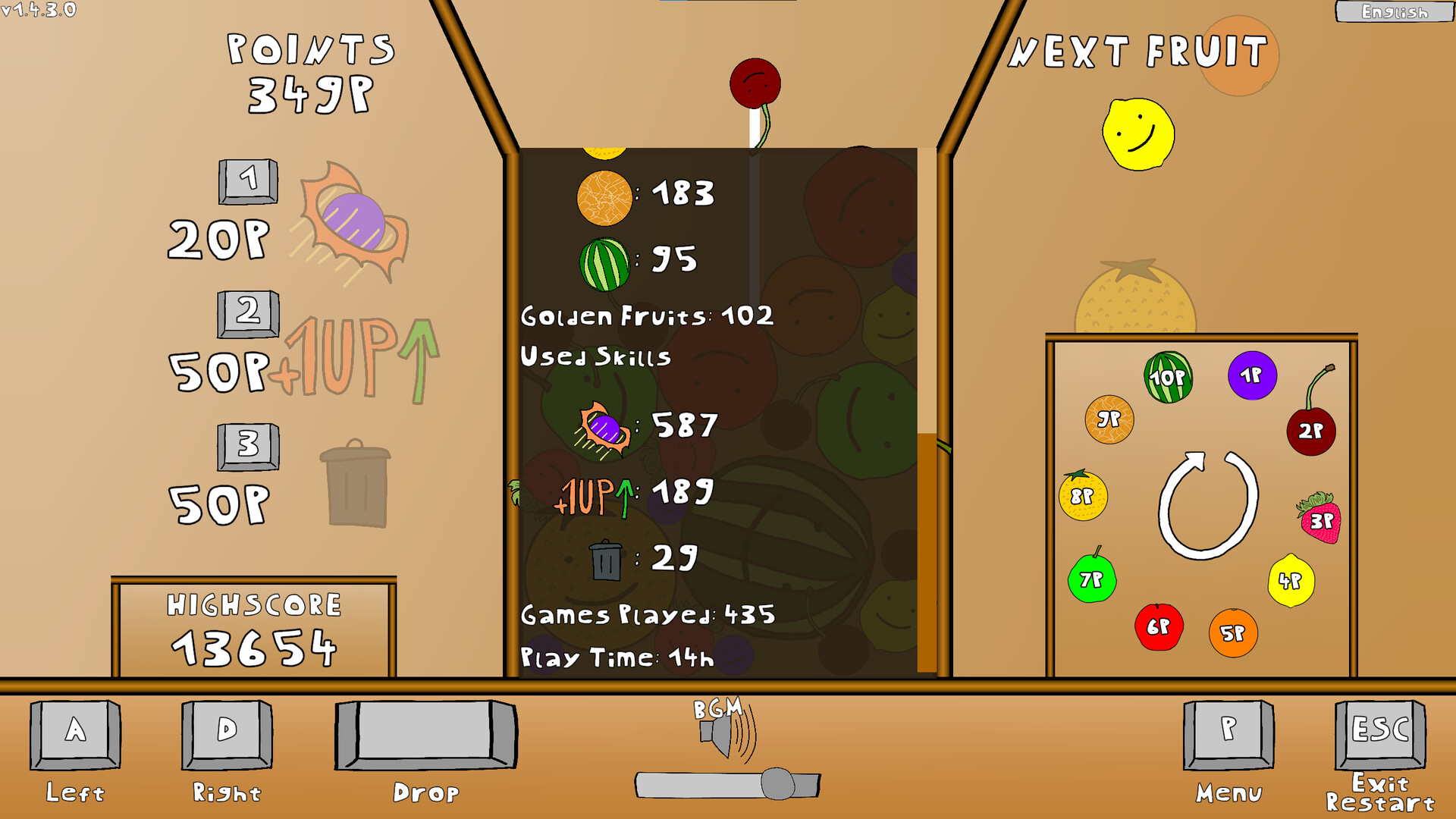Click the 4P lemon in the fruit circle

coord(1293,579)
